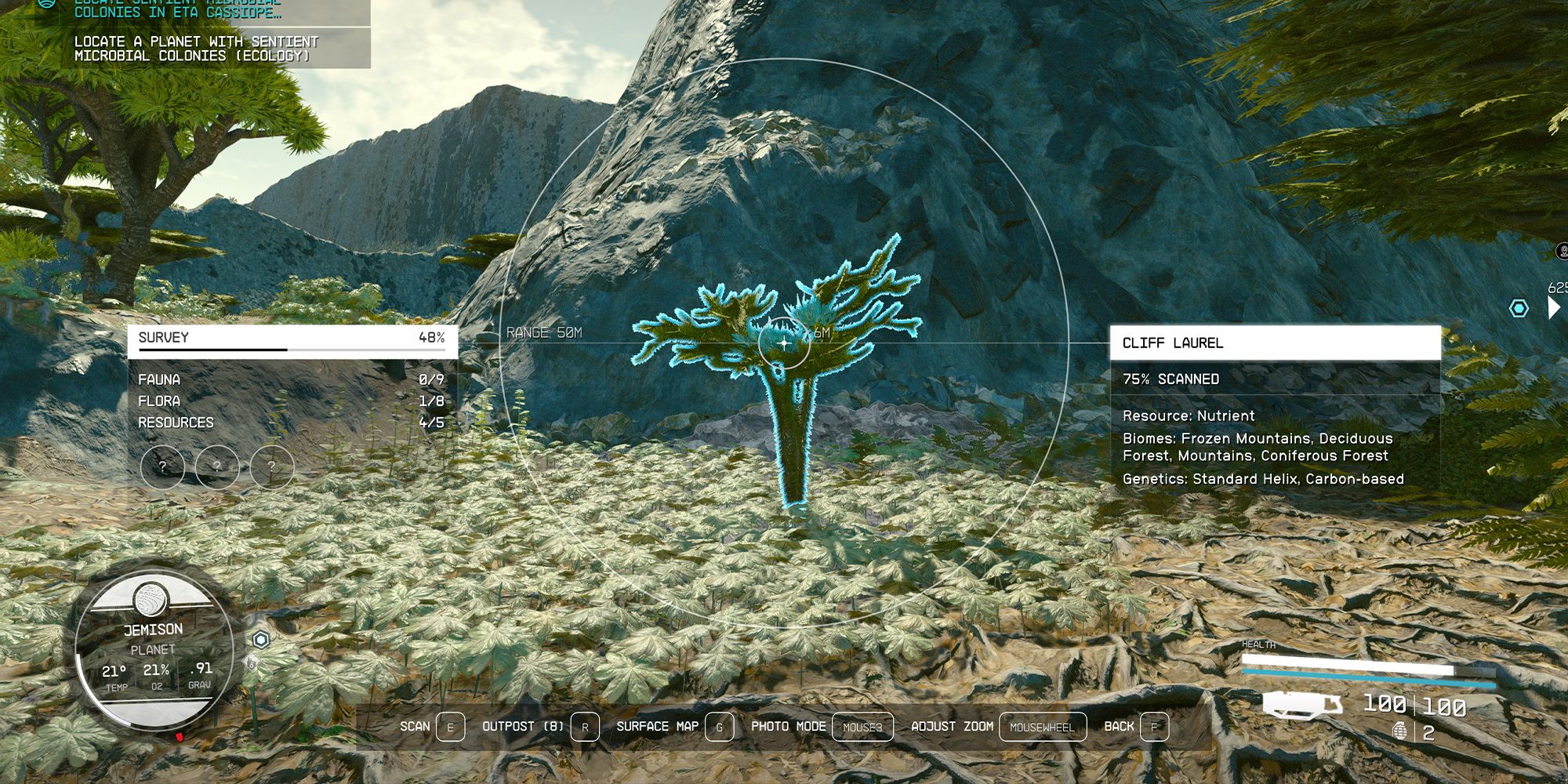
Task: Select the grenade icon near the ammo count
Action: tap(1399, 731)
